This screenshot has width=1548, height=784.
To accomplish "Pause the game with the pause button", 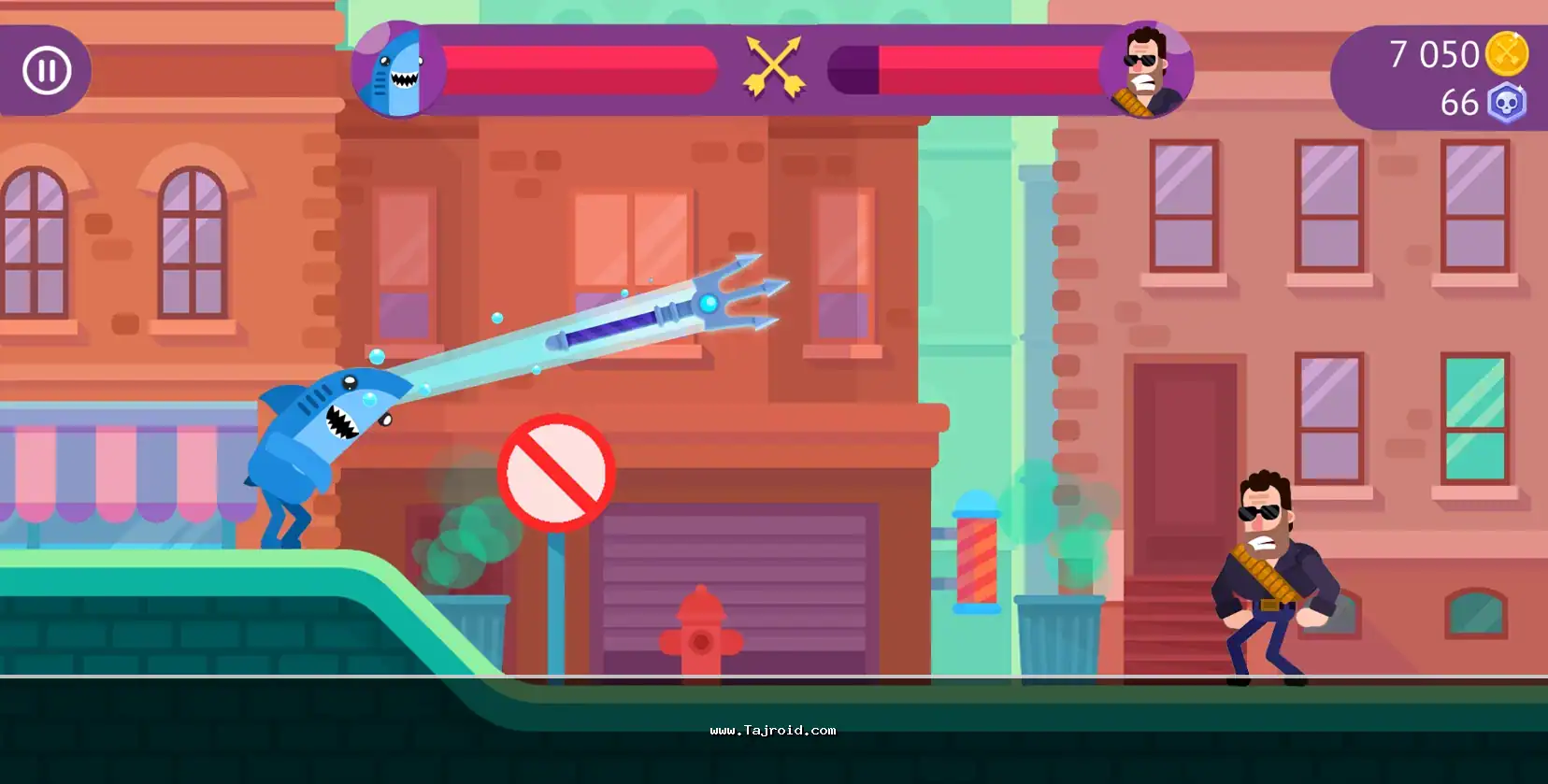I will [47, 70].
